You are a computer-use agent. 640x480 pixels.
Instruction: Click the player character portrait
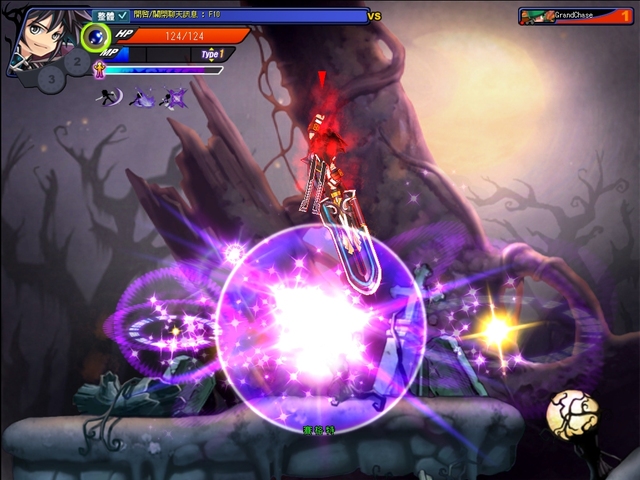coord(39,35)
